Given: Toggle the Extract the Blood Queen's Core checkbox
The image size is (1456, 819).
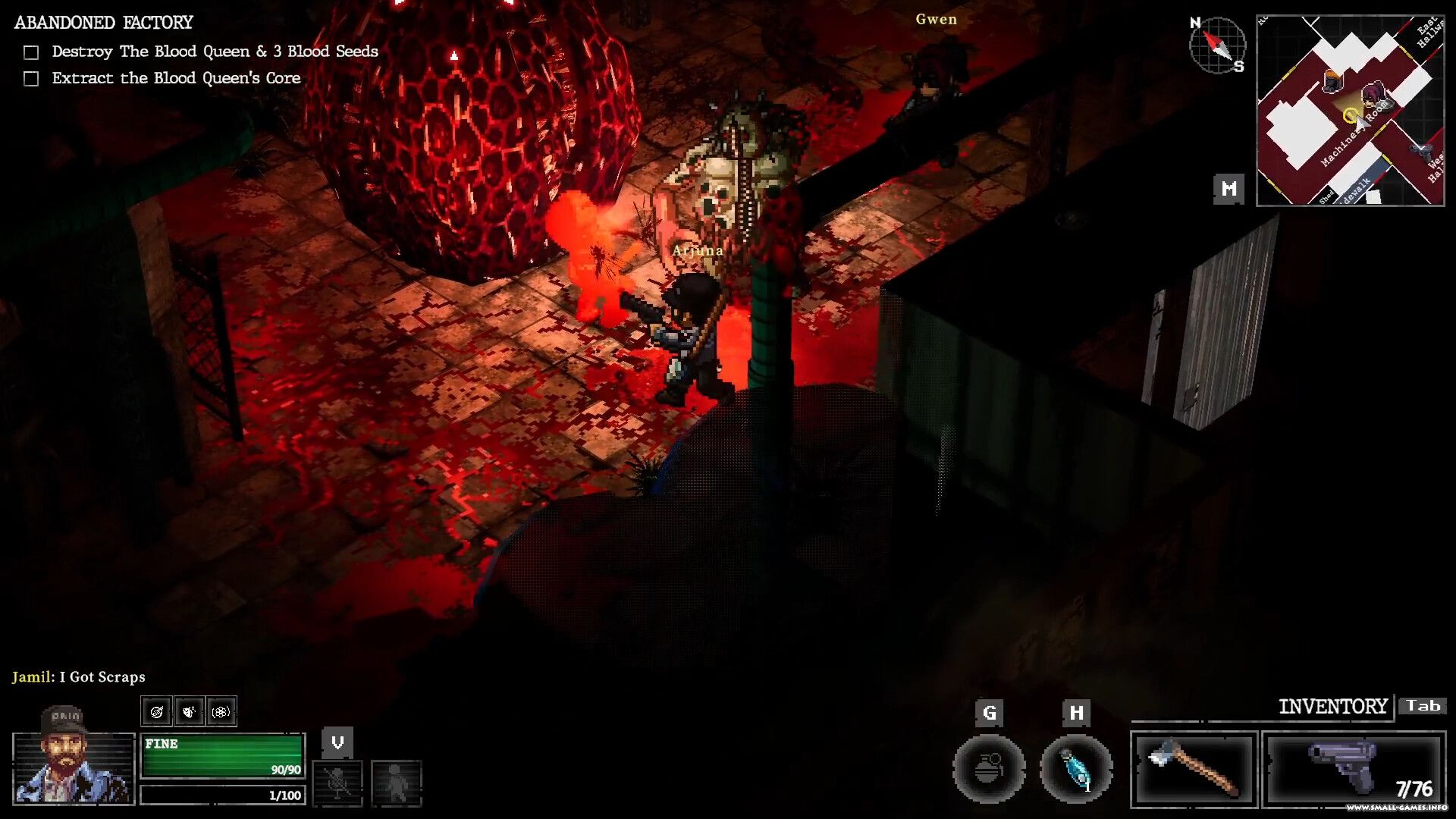Looking at the screenshot, I should coord(31,79).
